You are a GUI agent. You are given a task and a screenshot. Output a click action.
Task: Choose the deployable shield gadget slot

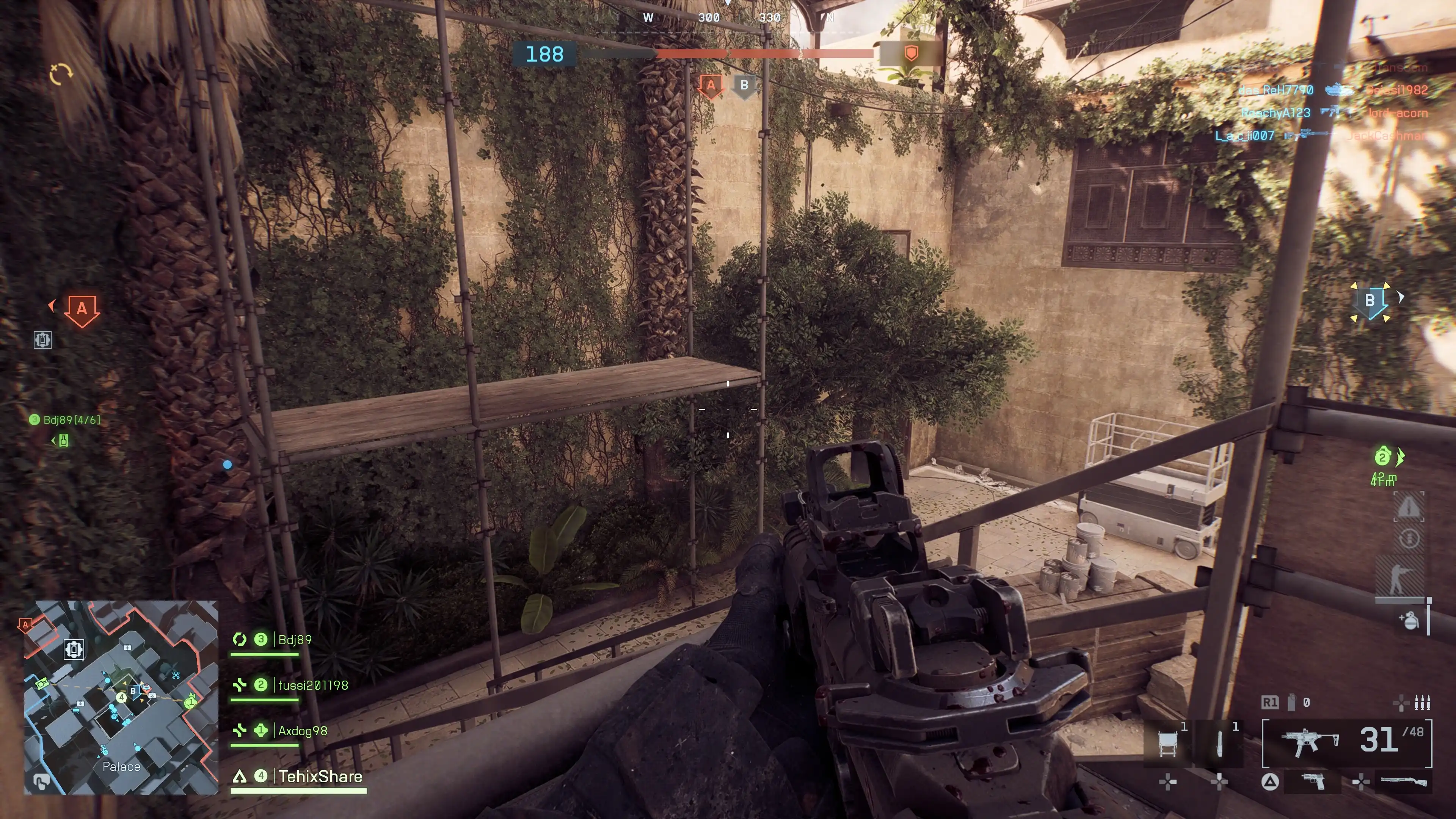tap(1168, 743)
